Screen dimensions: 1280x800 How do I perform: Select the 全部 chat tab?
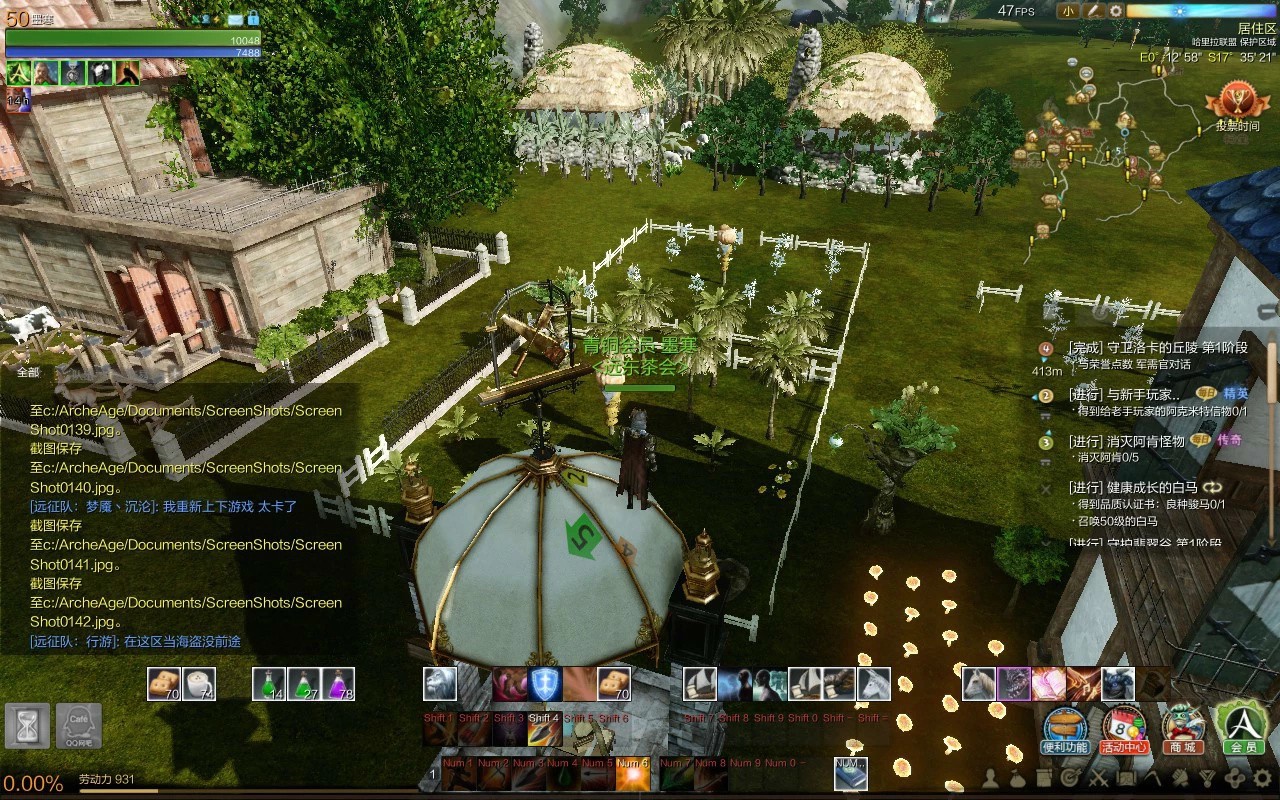click(28, 372)
